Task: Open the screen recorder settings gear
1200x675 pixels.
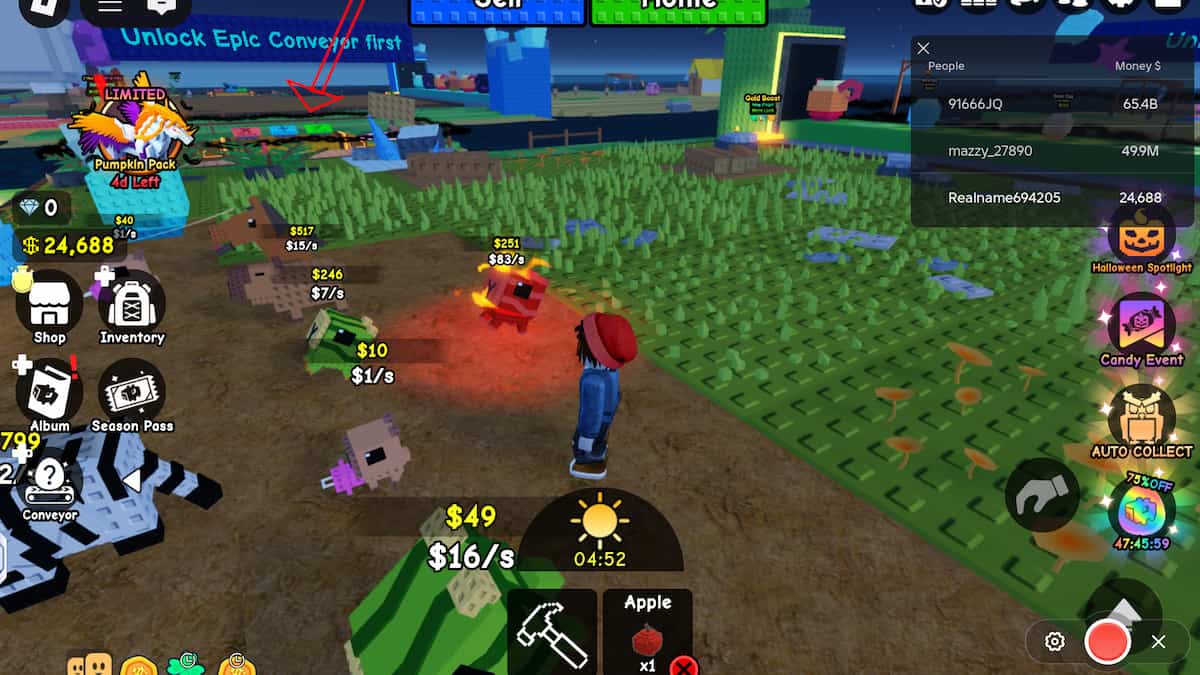Action: (1054, 642)
